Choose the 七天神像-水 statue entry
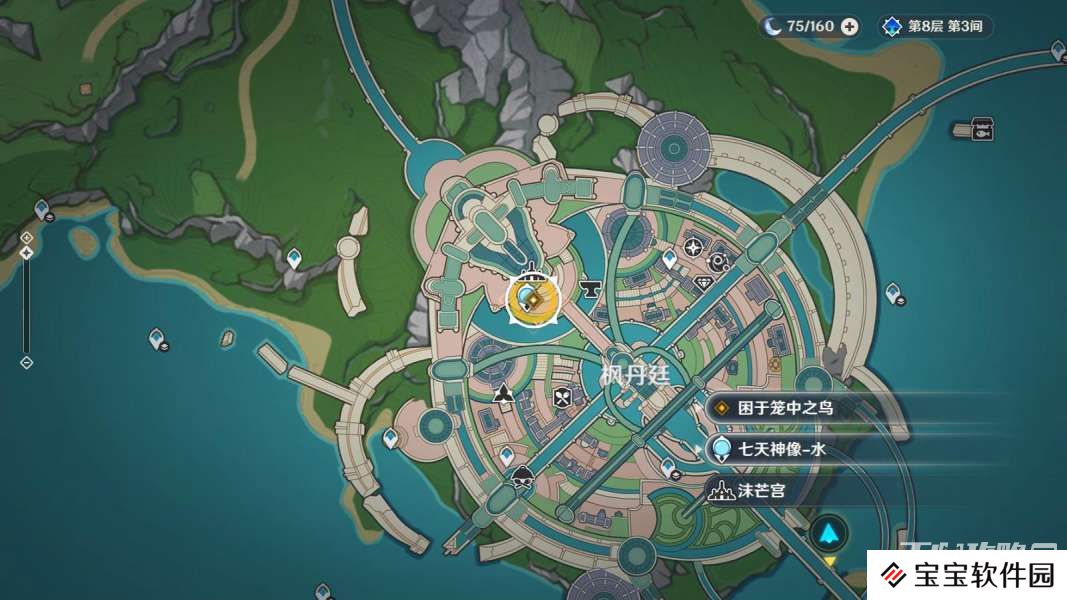The width and height of the screenshot is (1067, 600). pyautogui.click(x=782, y=450)
